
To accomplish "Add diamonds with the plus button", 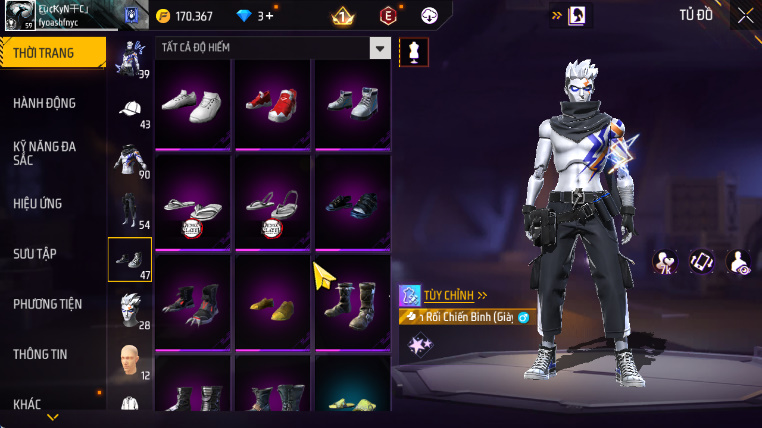I will [x=269, y=16].
